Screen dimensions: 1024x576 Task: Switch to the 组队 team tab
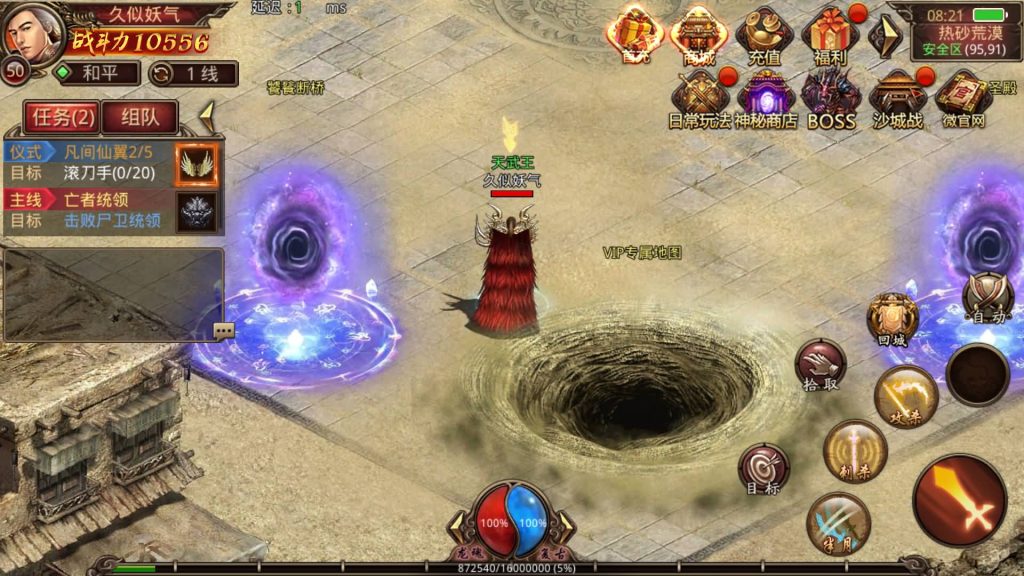pyautogui.click(x=140, y=117)
